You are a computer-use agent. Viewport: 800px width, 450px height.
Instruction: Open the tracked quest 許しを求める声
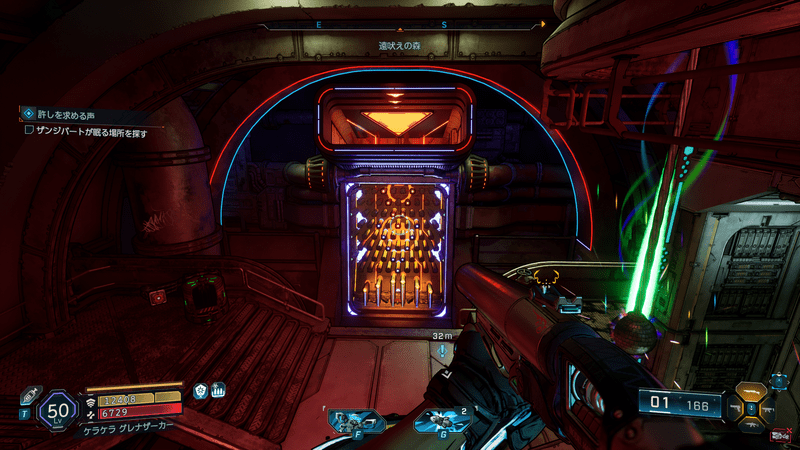tap(64, 114)
